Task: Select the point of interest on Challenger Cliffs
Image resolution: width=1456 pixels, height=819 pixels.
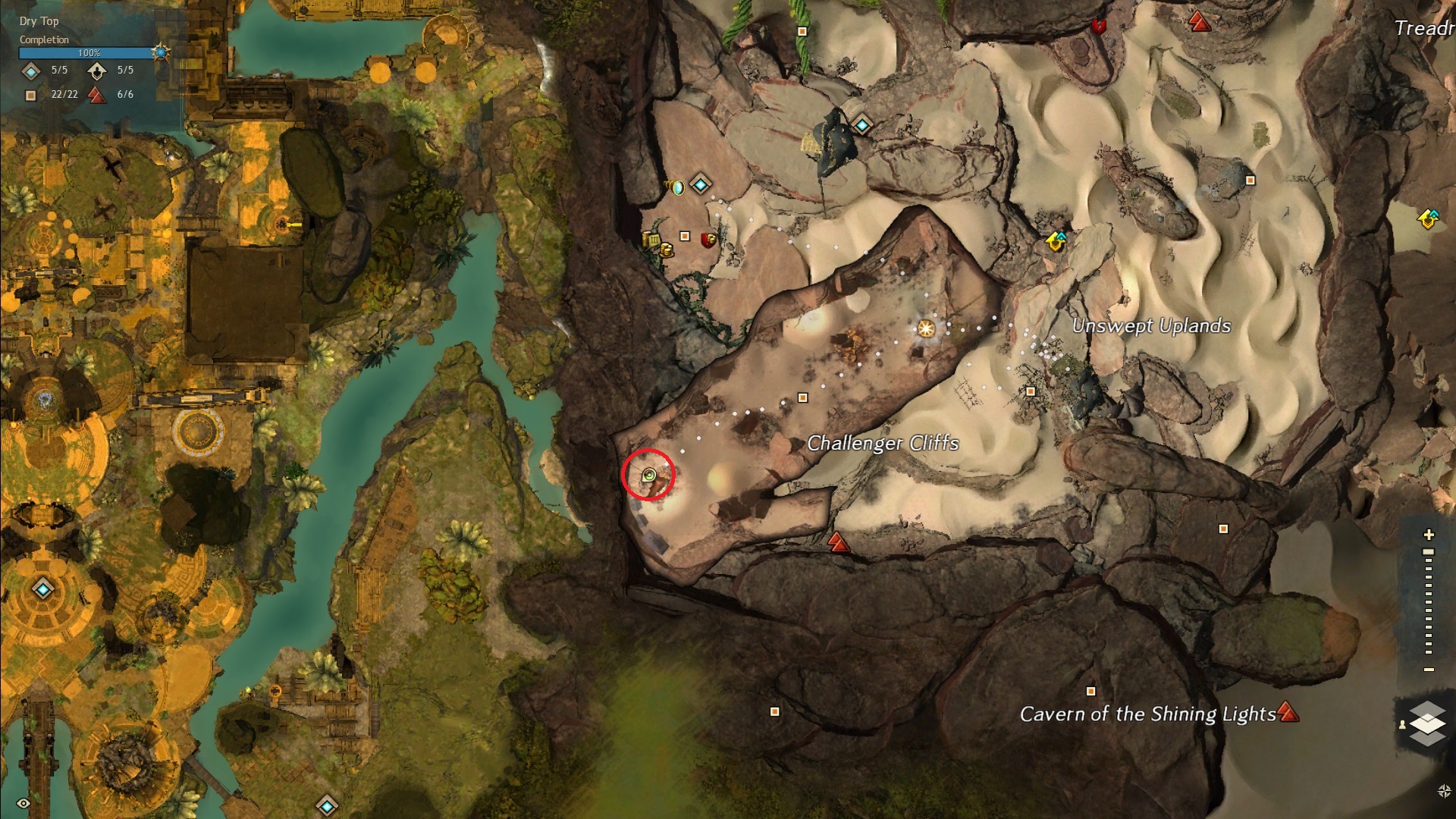Action: (x=803, y=397)
